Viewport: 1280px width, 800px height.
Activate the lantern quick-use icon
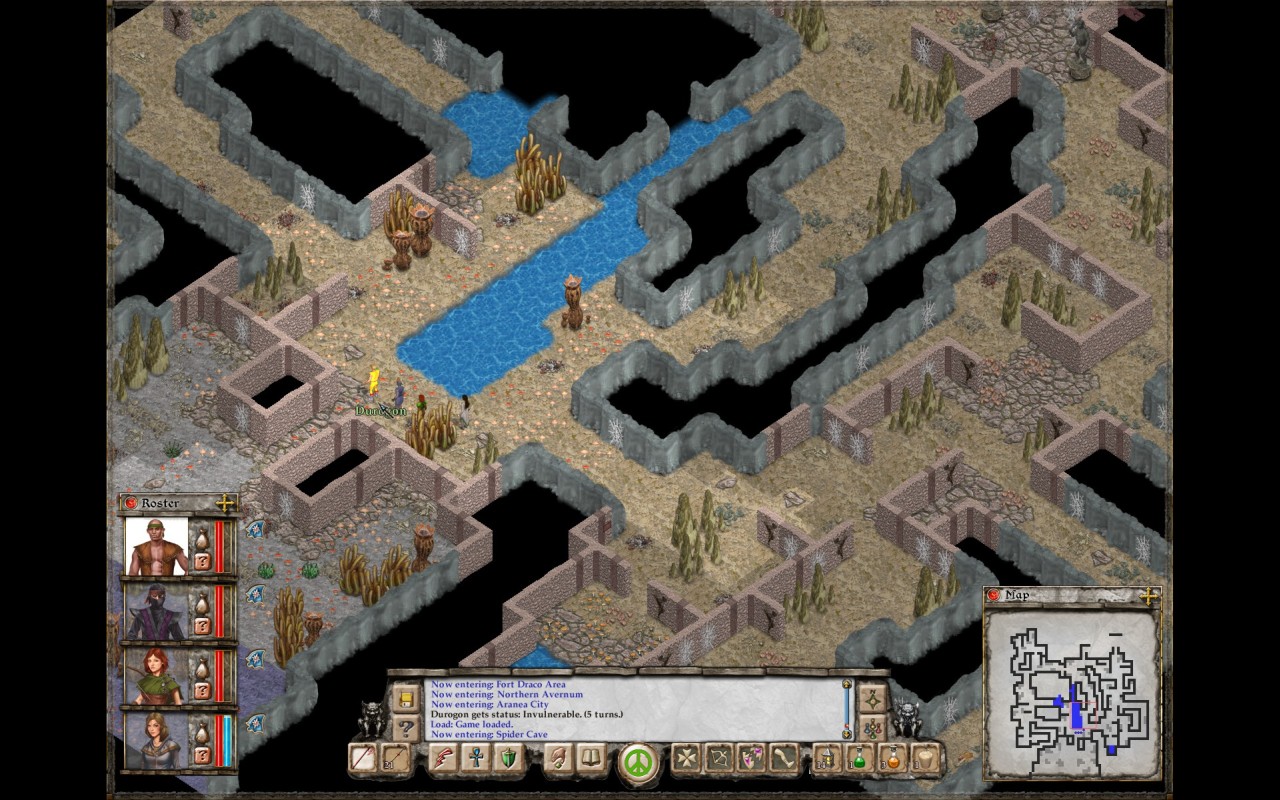click(827, 757)
